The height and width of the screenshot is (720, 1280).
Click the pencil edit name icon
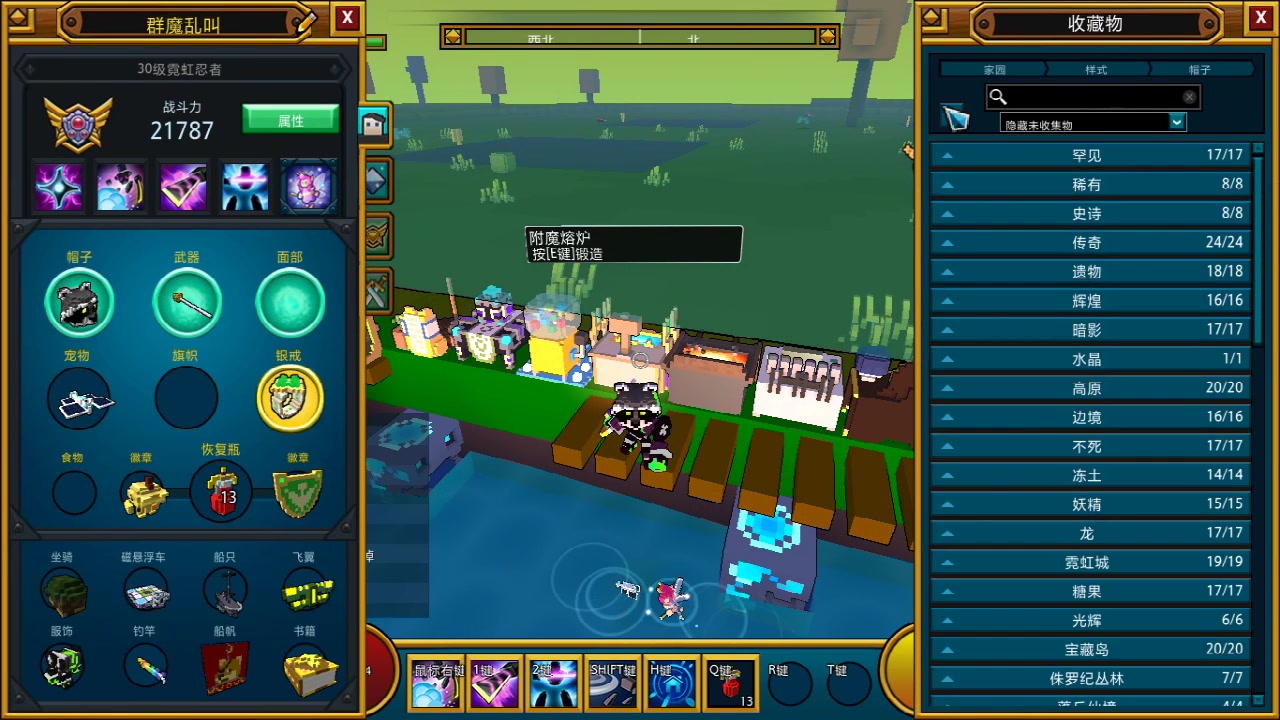pos(307,21)
